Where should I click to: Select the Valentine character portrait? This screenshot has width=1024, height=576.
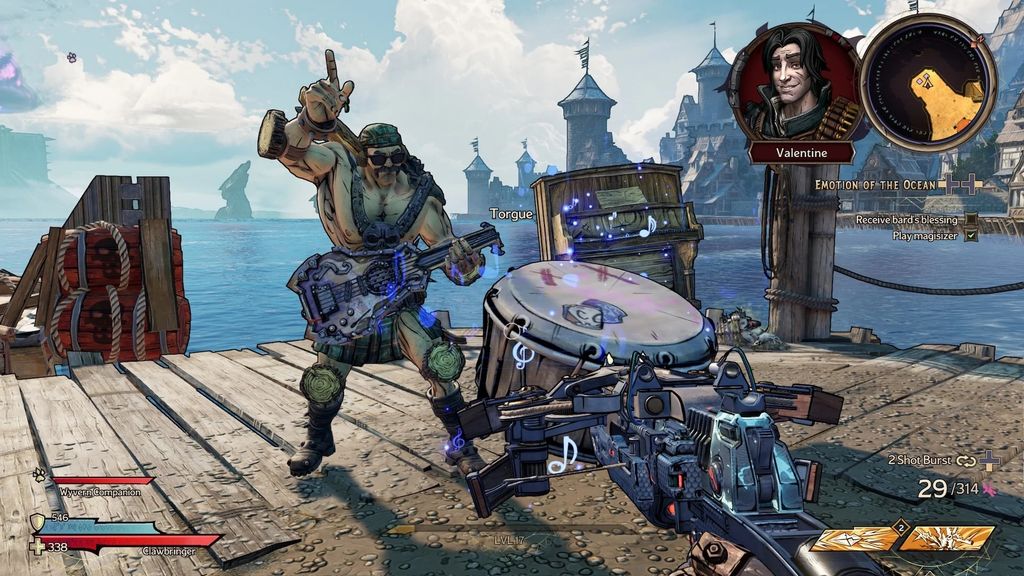tap(795, 82)
